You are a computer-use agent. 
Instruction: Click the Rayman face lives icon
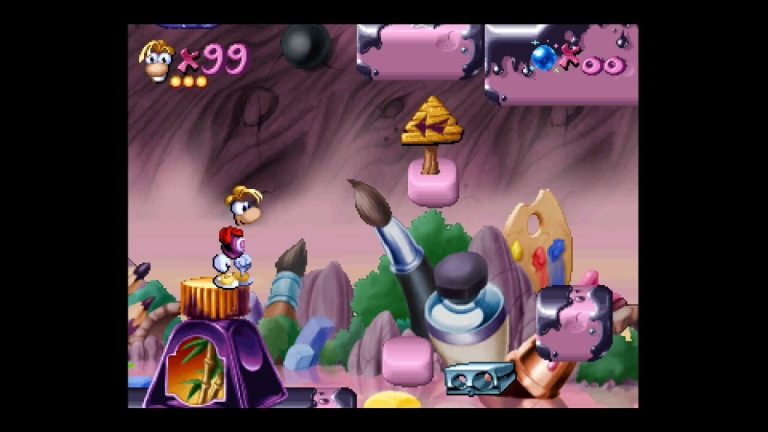(x=157, y=61)
